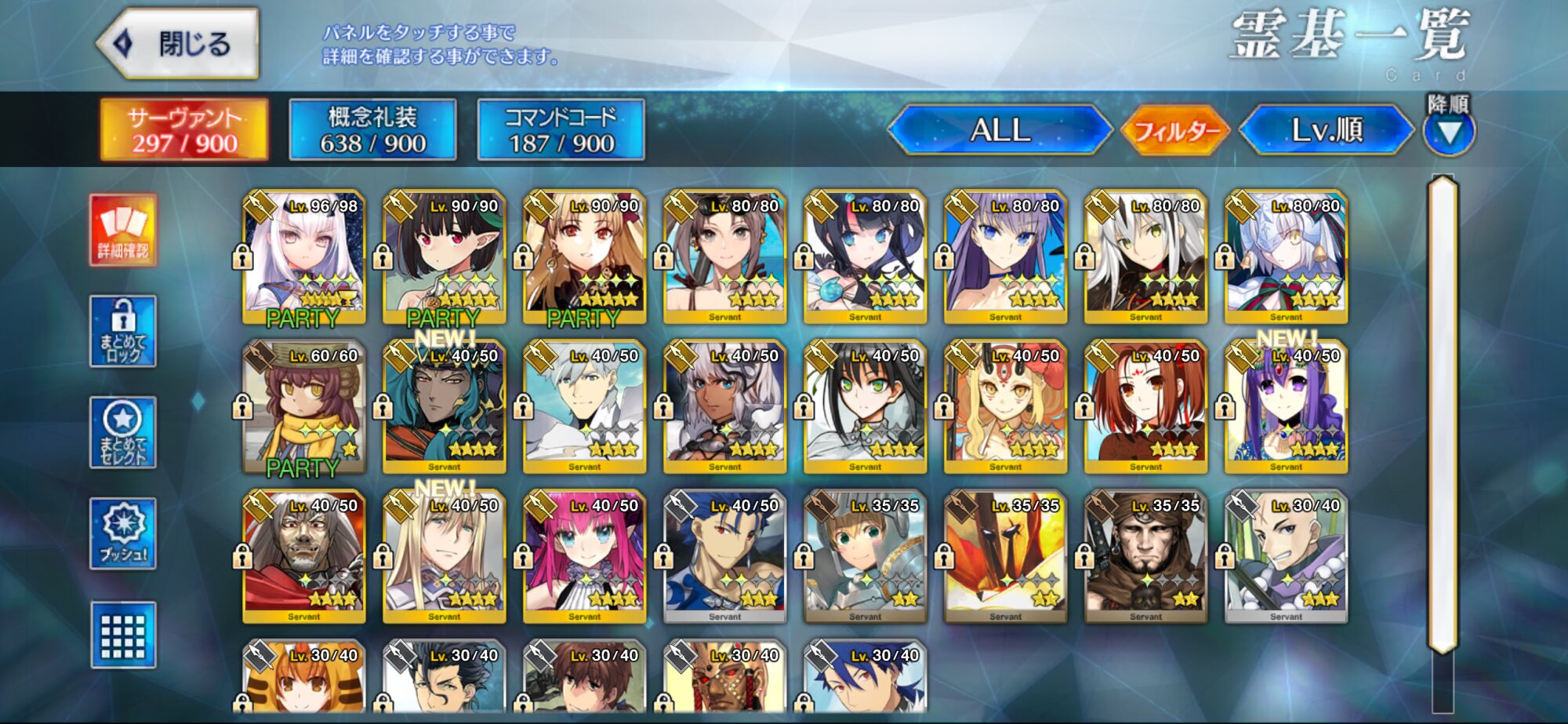Change sort order via Lv.順 button

coord(1327,129)
